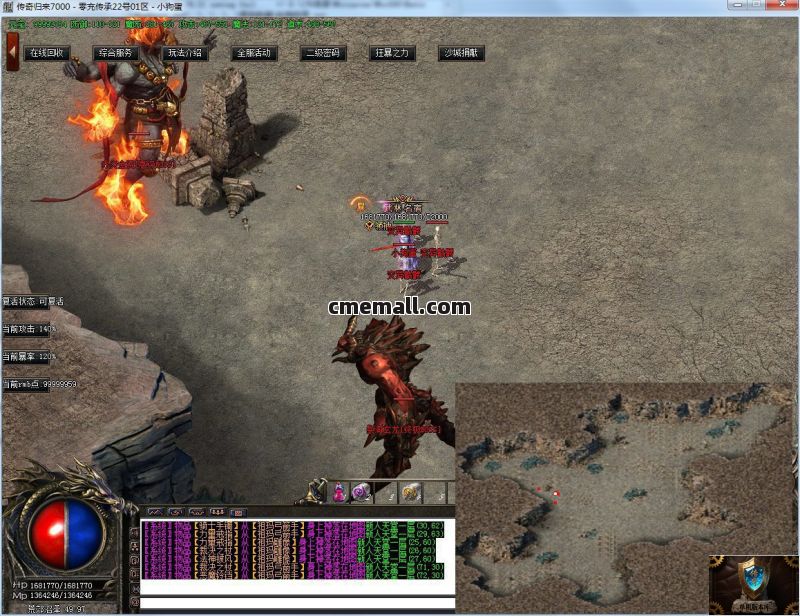Collapse the top menu with the red arrow
Viewport: 800px width, 616px height.
click(x=12, y=52)
